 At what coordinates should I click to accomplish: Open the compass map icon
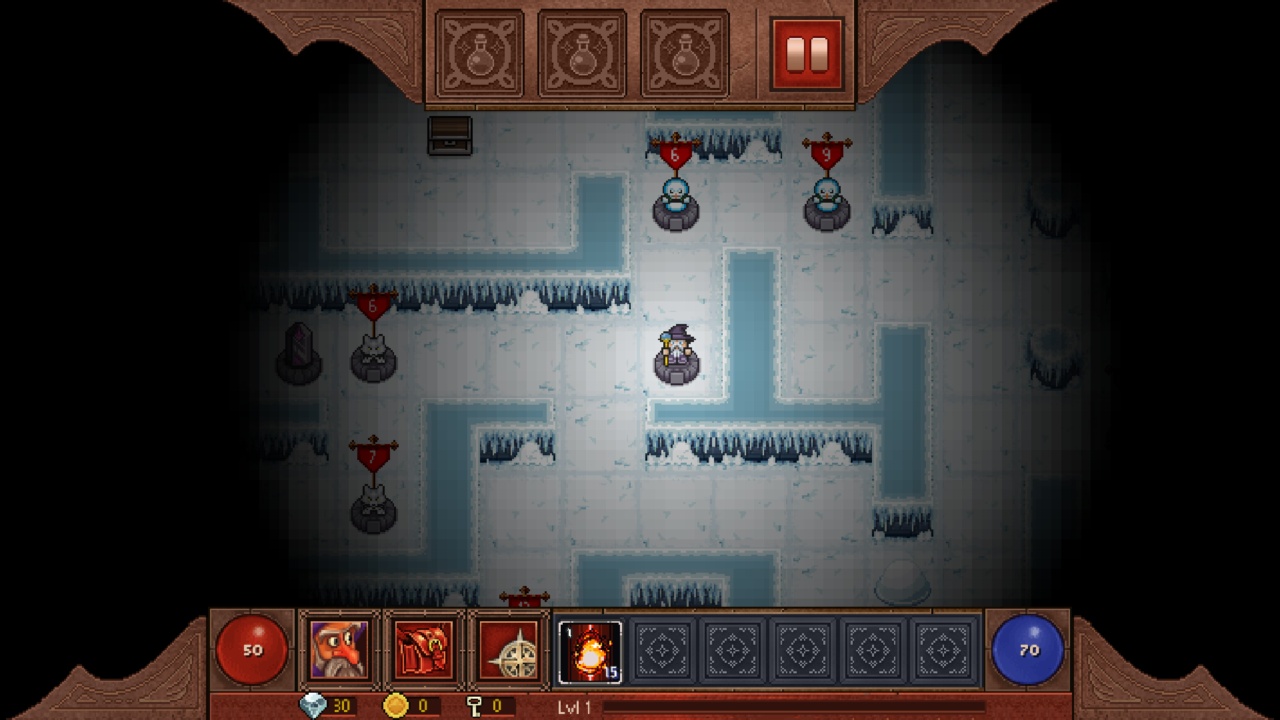point(508,648)
